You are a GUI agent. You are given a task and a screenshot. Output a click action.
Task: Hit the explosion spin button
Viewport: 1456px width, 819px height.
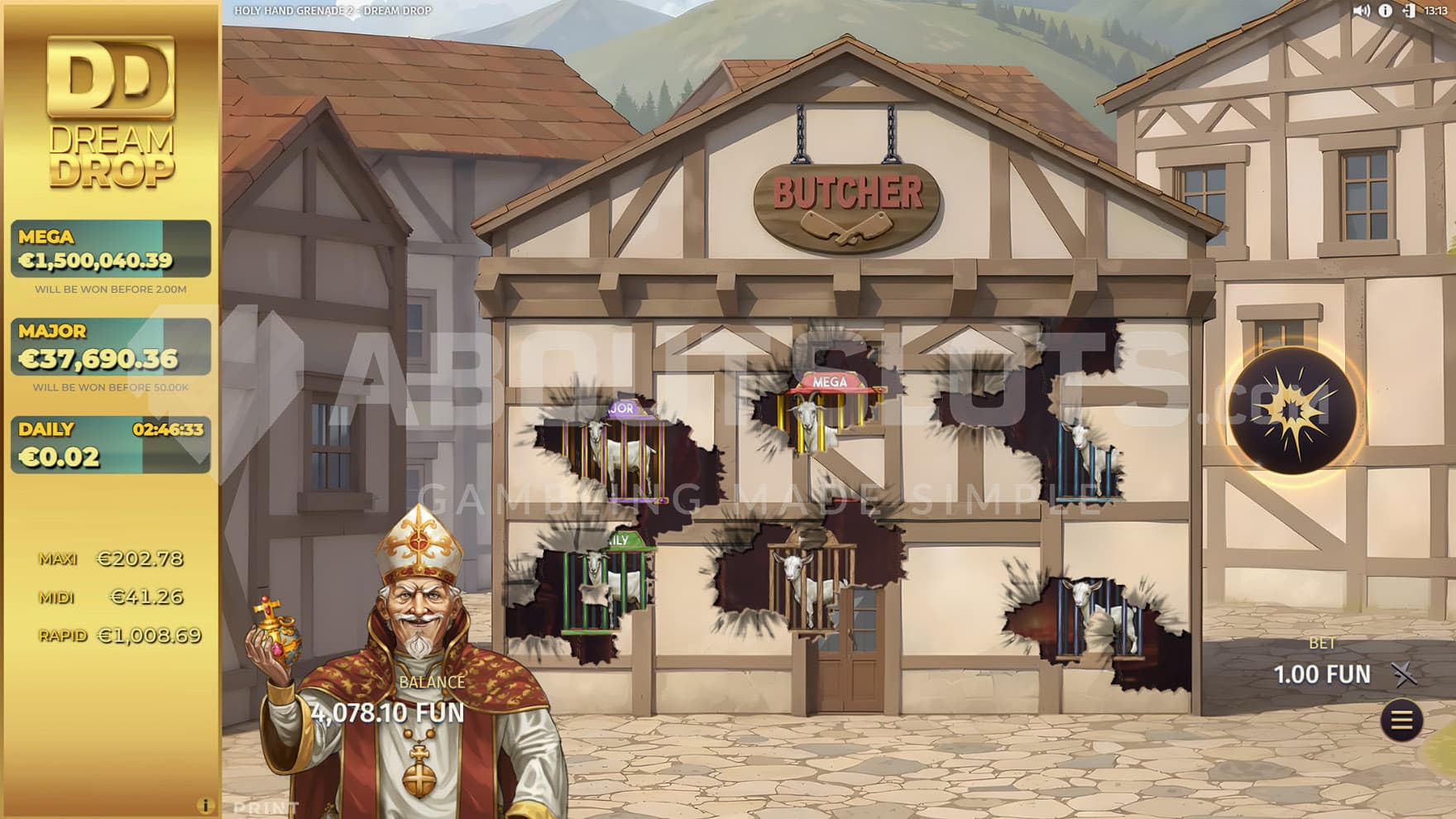(1291, 410)
